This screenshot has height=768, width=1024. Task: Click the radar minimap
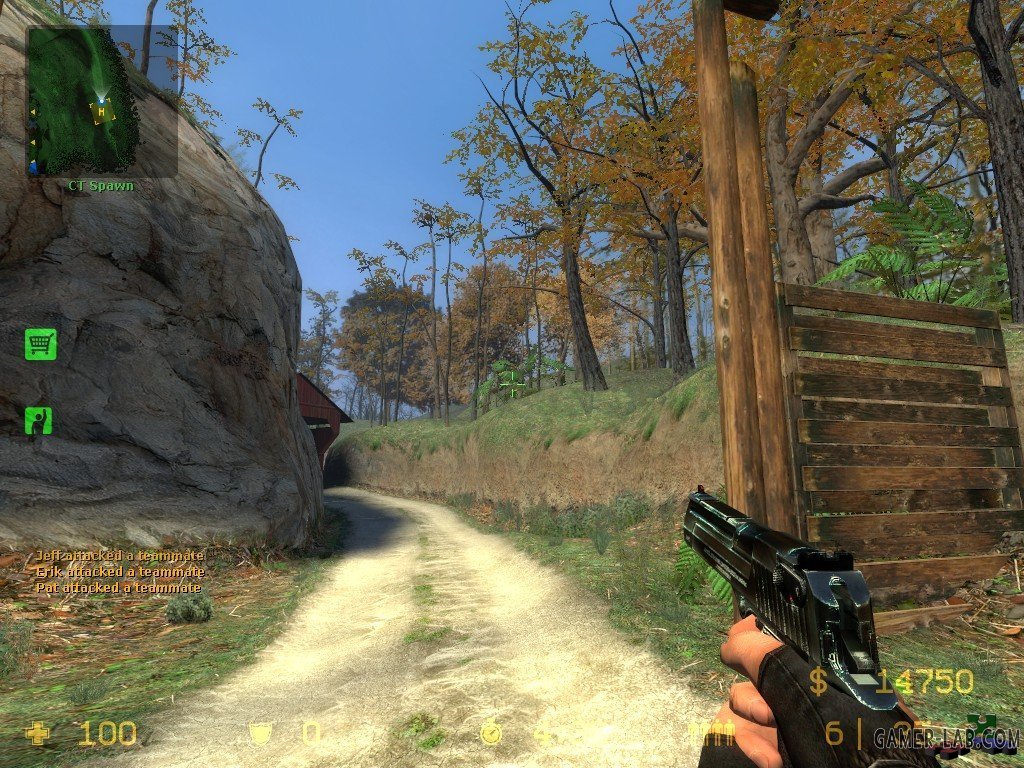point(102,101)
